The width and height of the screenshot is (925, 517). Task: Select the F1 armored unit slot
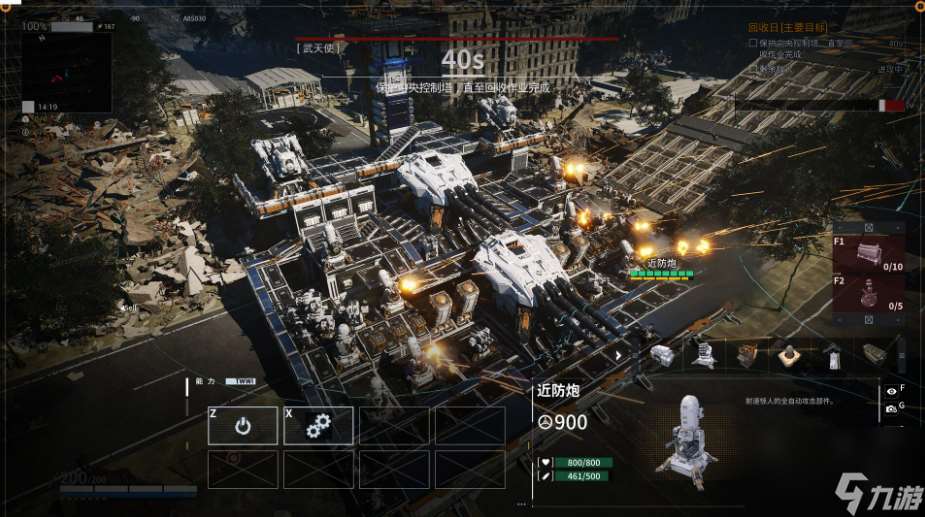coord(868,254)
